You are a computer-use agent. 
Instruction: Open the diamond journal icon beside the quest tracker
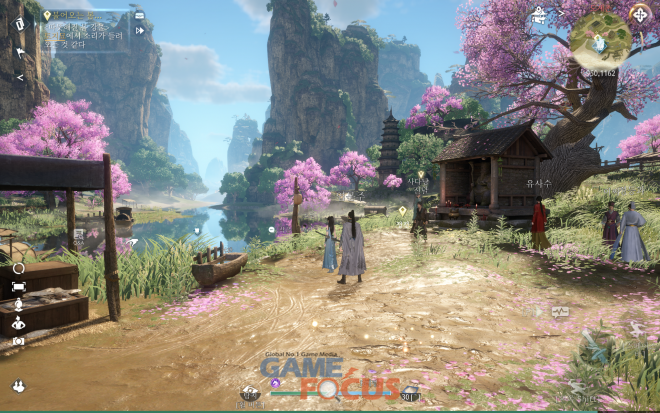click(19, 24)
